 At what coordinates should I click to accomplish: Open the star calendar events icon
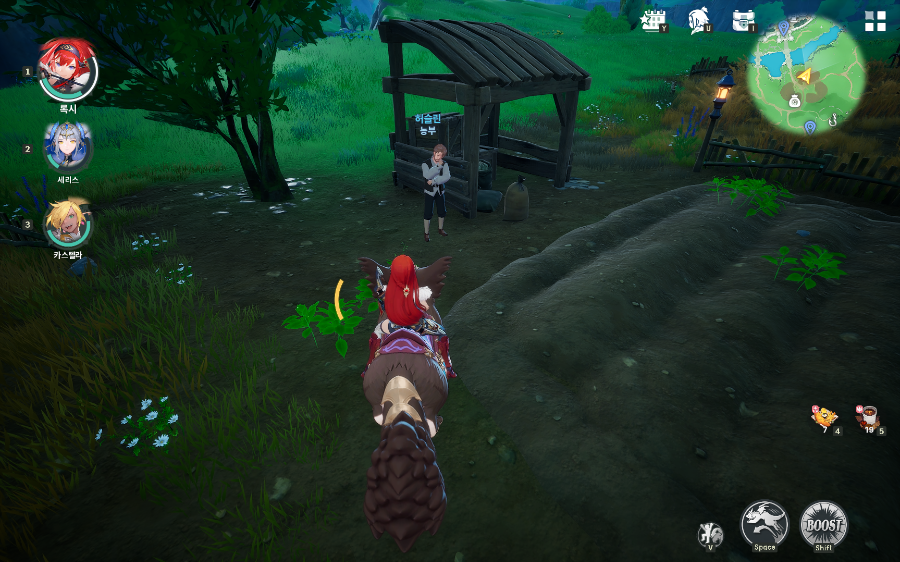tap(654, 20)
